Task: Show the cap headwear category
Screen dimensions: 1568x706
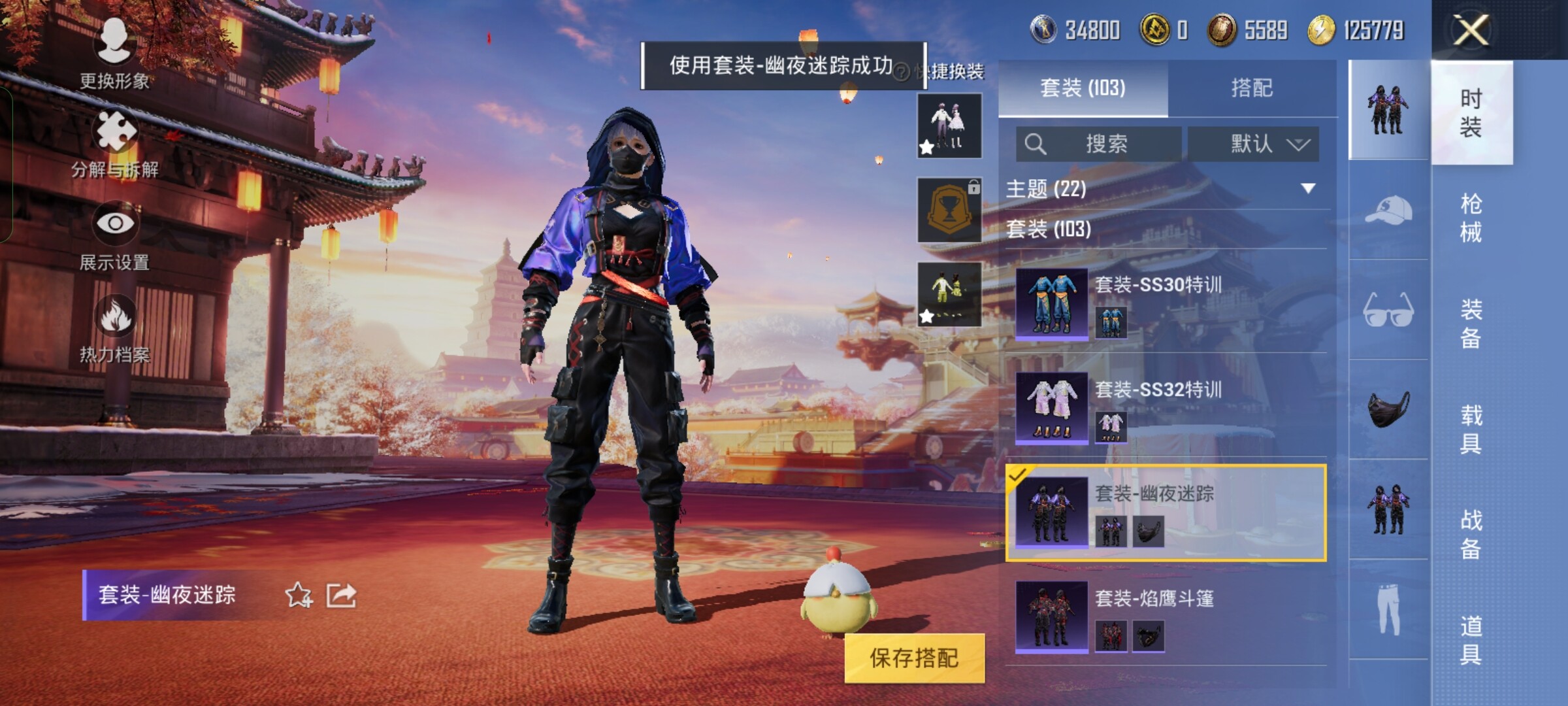Action: pos(1388,210)
